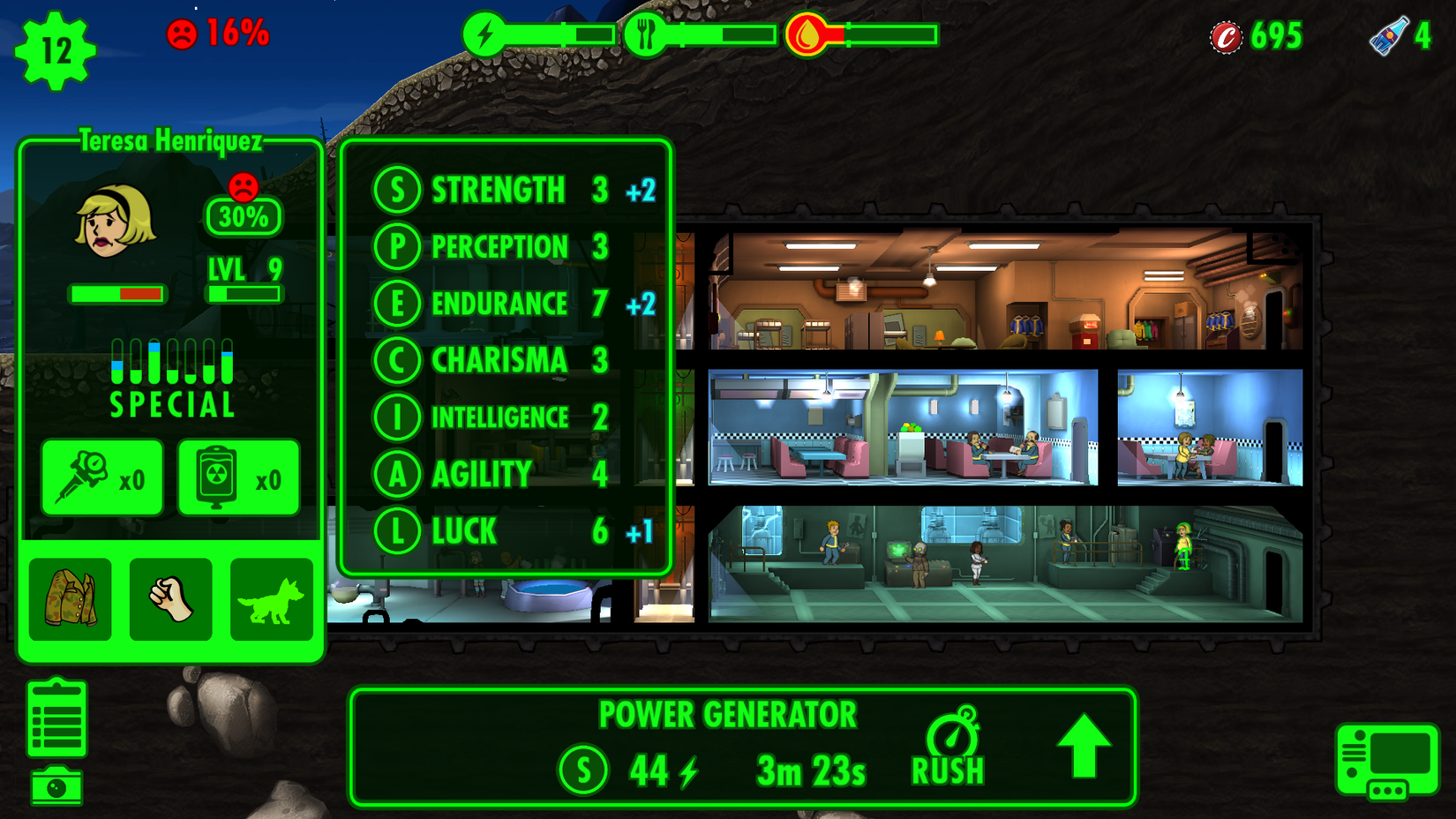
Task: Click the stimpak icon on Teresa's card
Action: [x=101, y=477]
